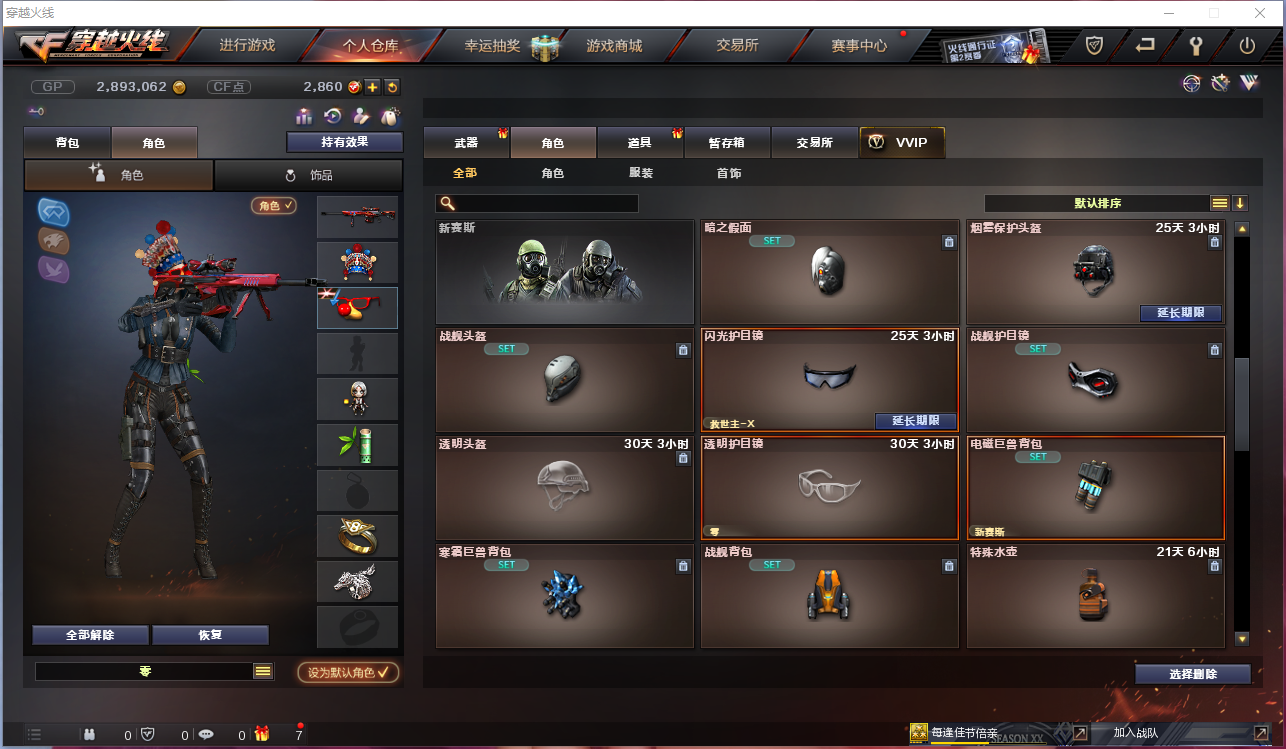Click the sort direction arrow beside 默认排序
The height and width of the screenshot is (749, 1286).
1241,203
